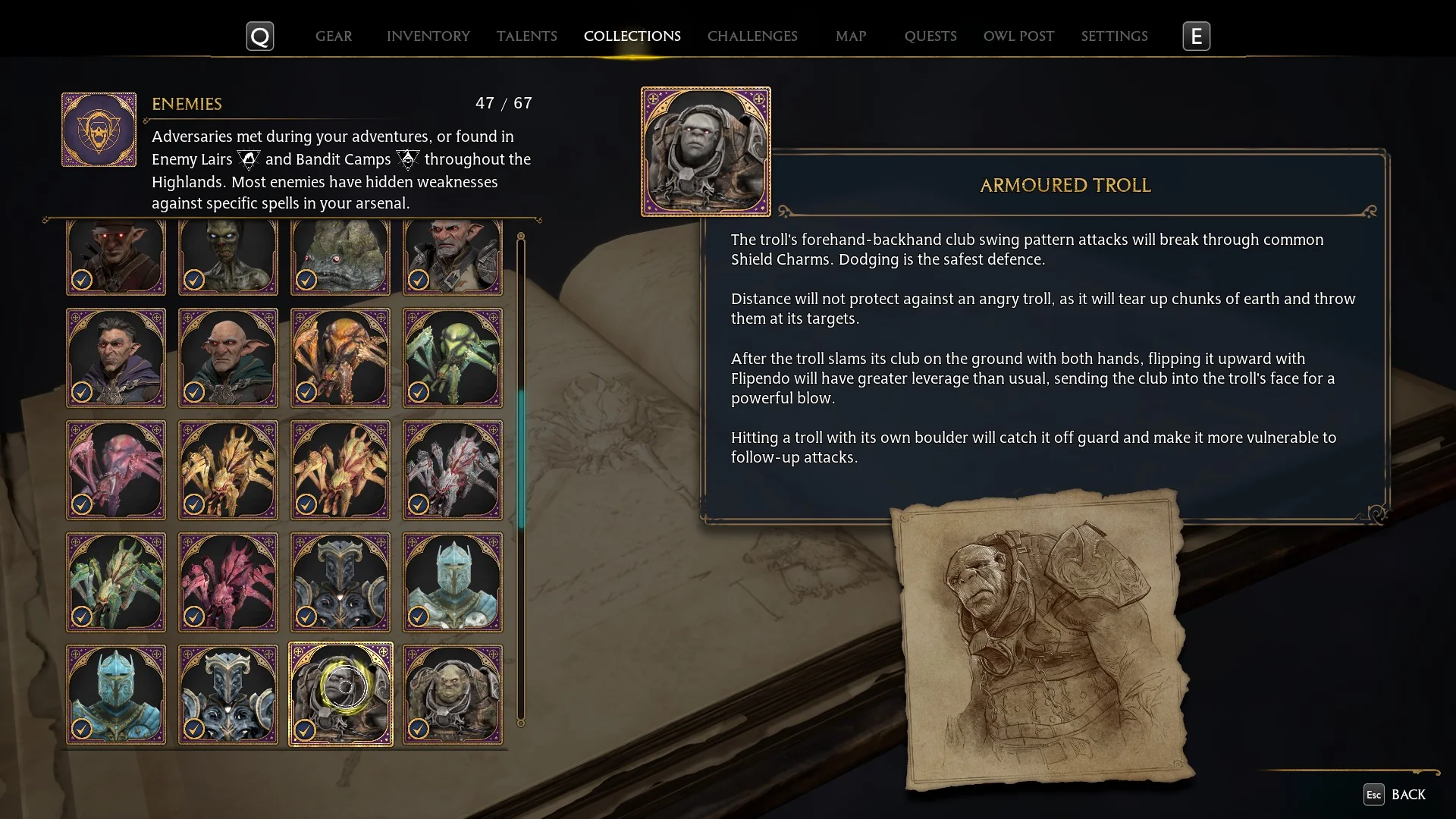
Task: Click the Enemies category emblem icon
Action: (x=99, y=130)
